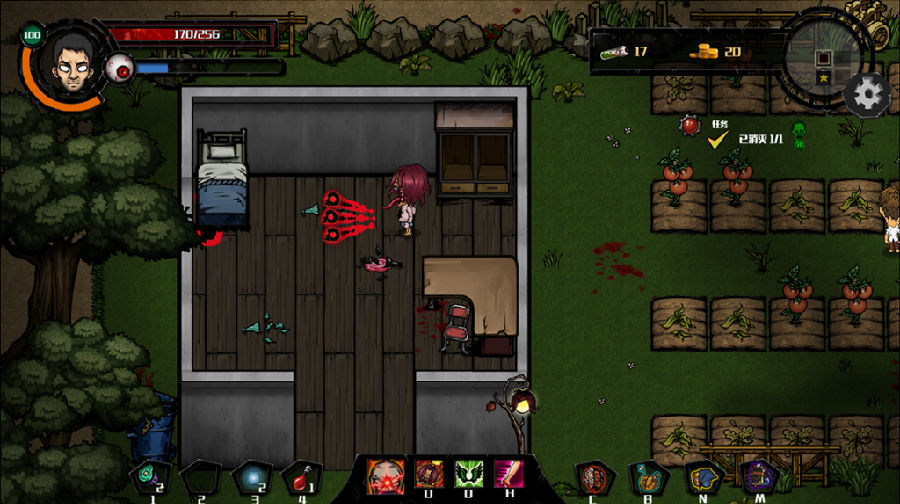This screenshot has width=900, height=504.
Task: Click the eyeball icon beside the portrait
Action: [x=120, y=68]
